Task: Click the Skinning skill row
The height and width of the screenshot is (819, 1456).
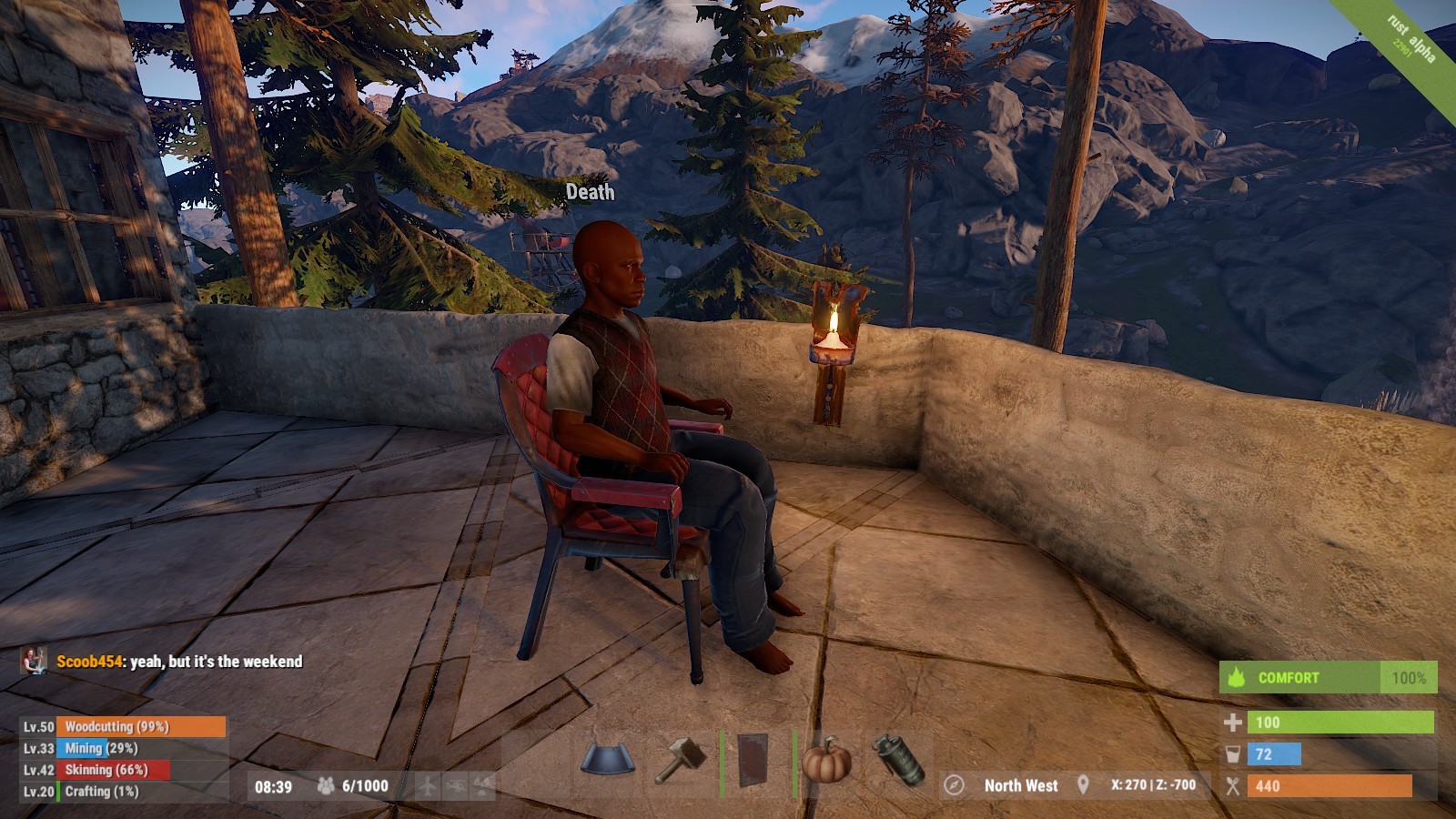Action: 123,770
